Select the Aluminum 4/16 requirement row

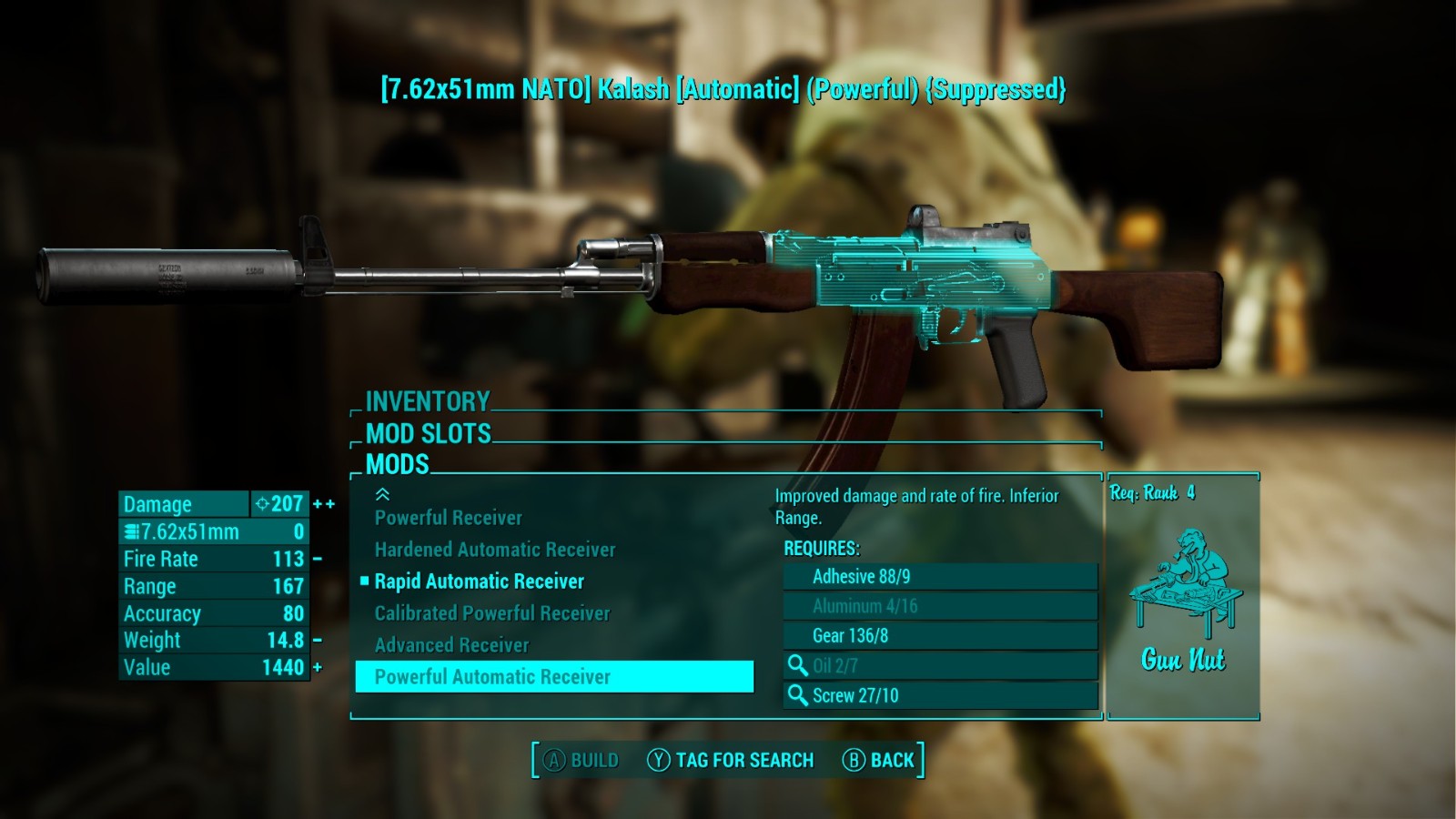pos(940,606)
